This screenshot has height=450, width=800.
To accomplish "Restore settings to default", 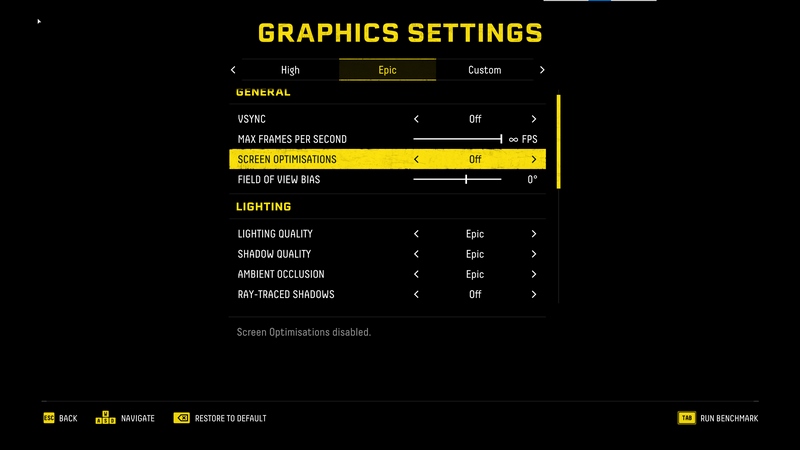I will pyautogui.click(x=220, y=418).
